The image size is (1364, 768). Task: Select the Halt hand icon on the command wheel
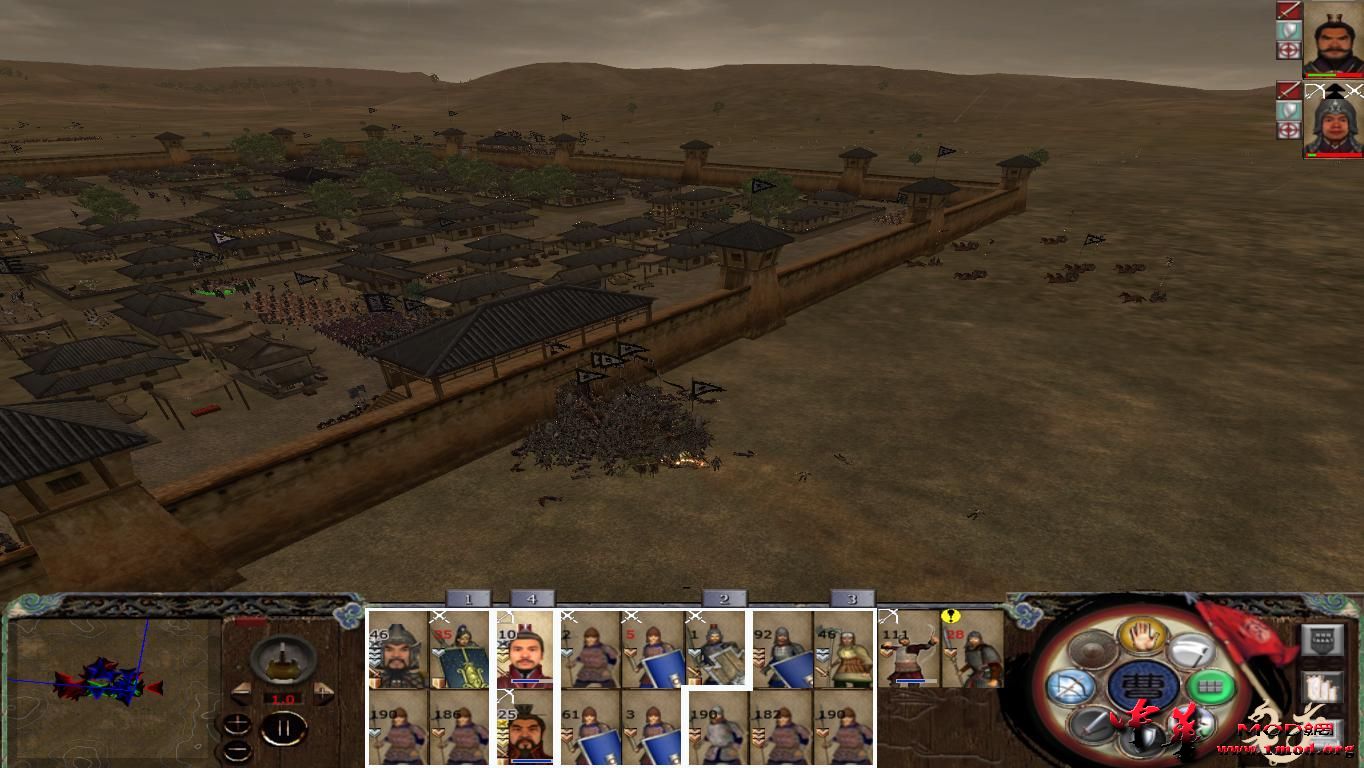pos(1141,635)
